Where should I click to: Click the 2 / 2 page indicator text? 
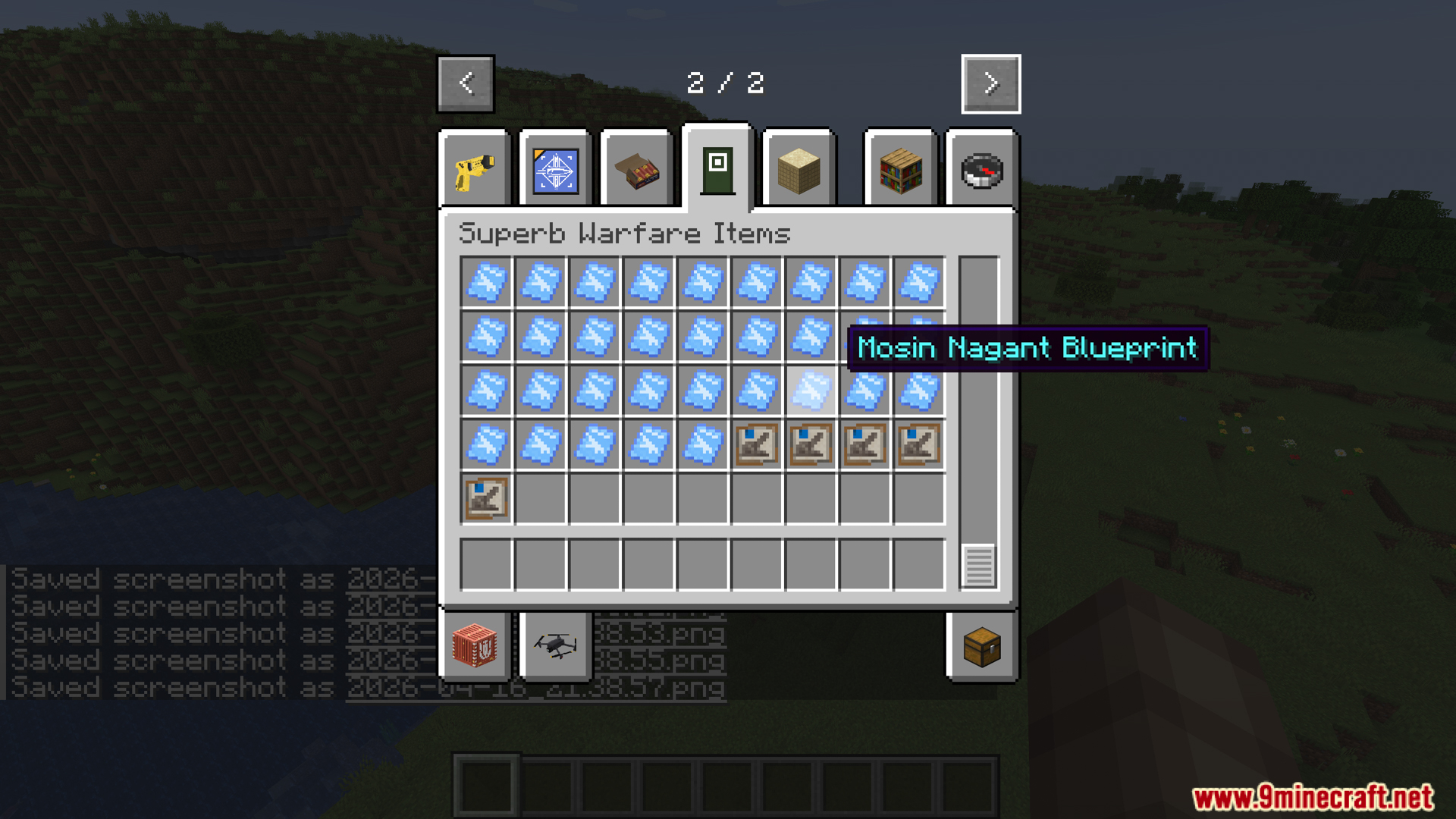[x=726, y=83]
